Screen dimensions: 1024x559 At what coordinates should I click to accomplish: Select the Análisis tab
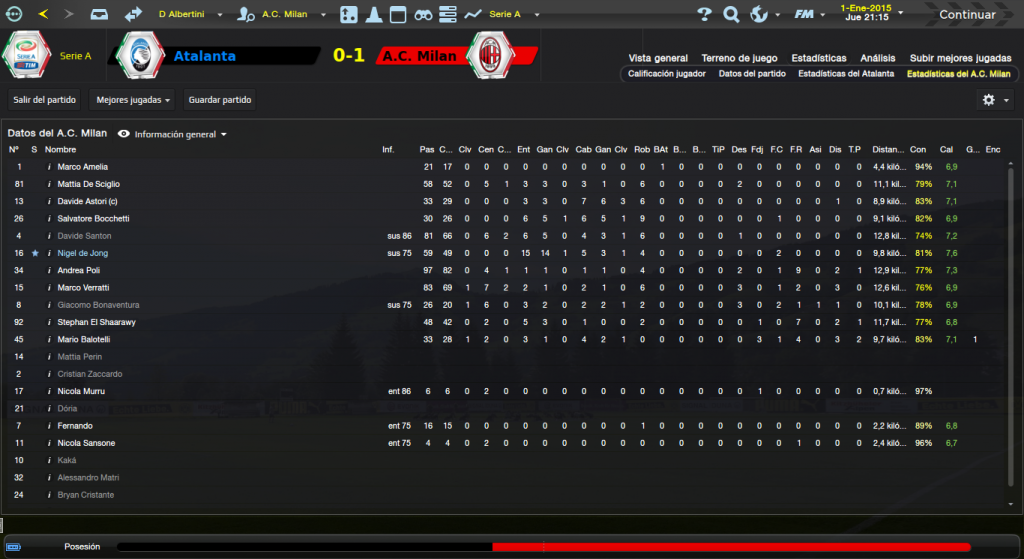[x=878, y=58]
